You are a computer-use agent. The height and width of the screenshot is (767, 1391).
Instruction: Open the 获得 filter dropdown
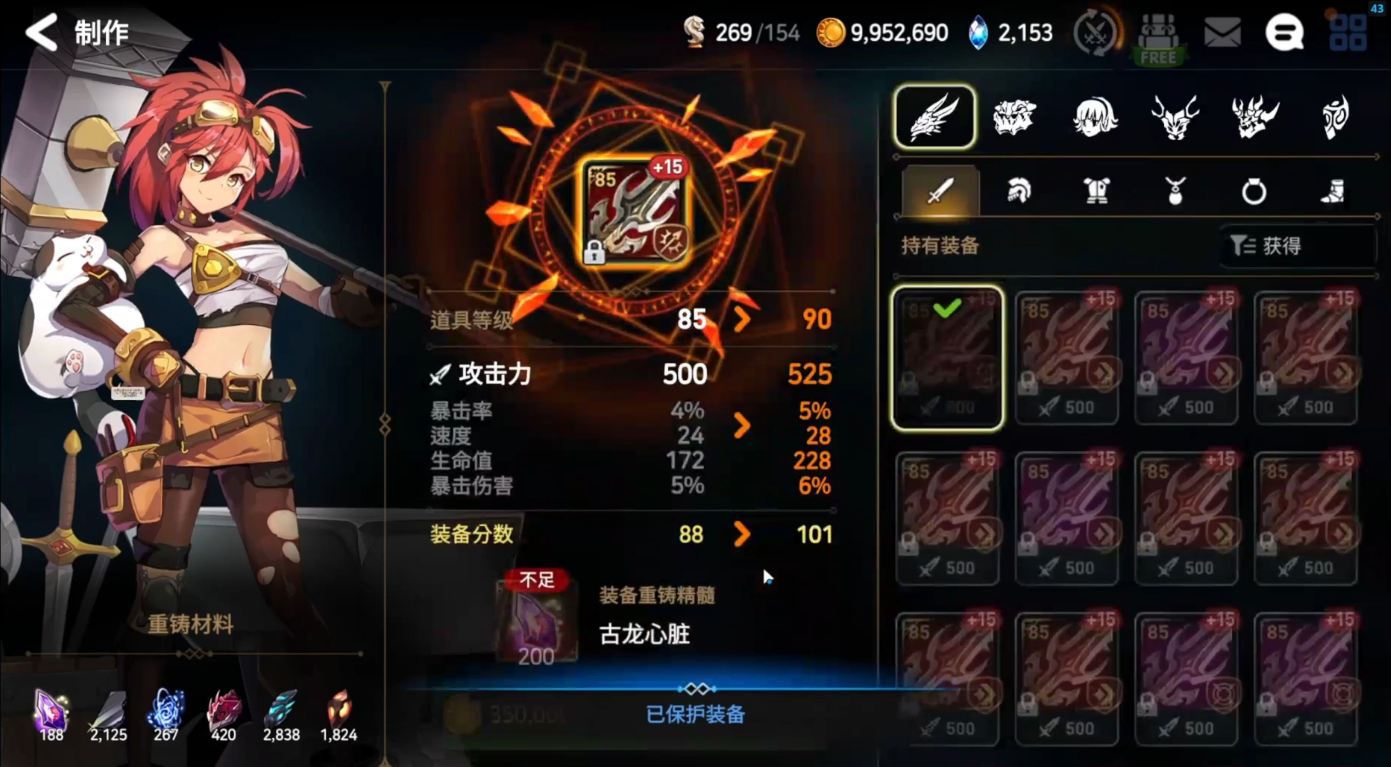pos(1297,246)
